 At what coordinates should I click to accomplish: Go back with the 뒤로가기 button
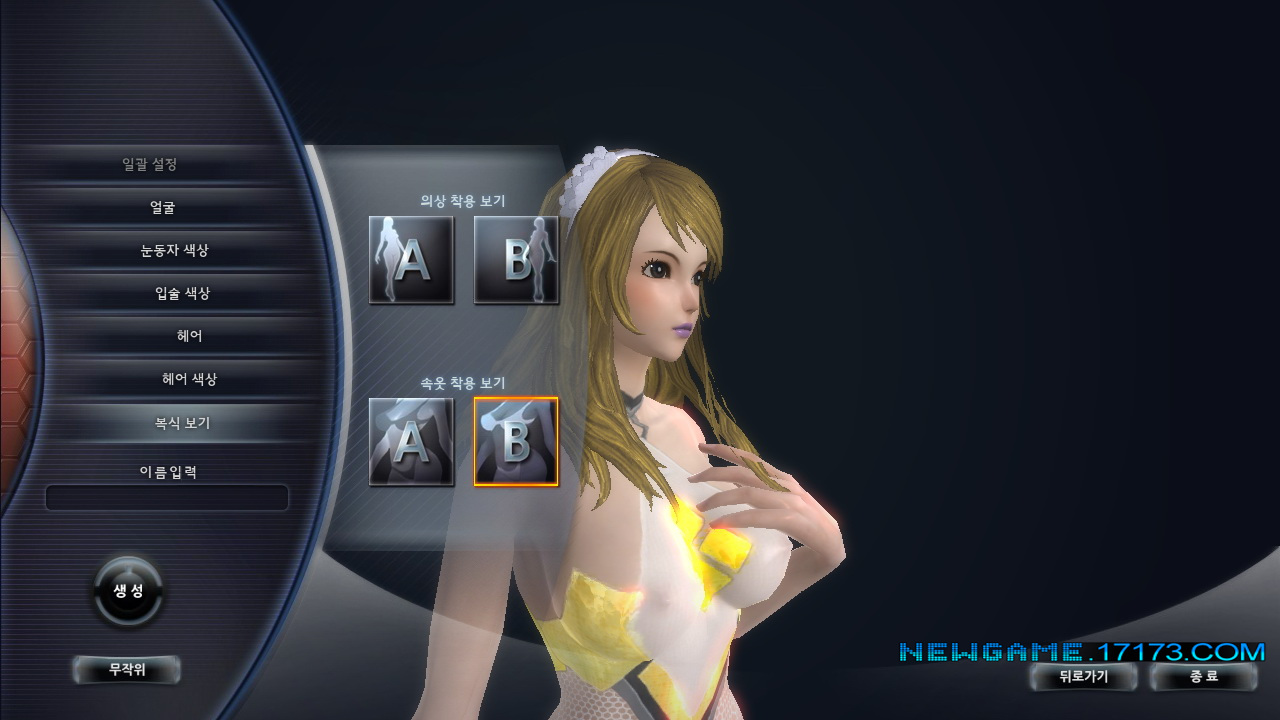(x=1084, y=677)
